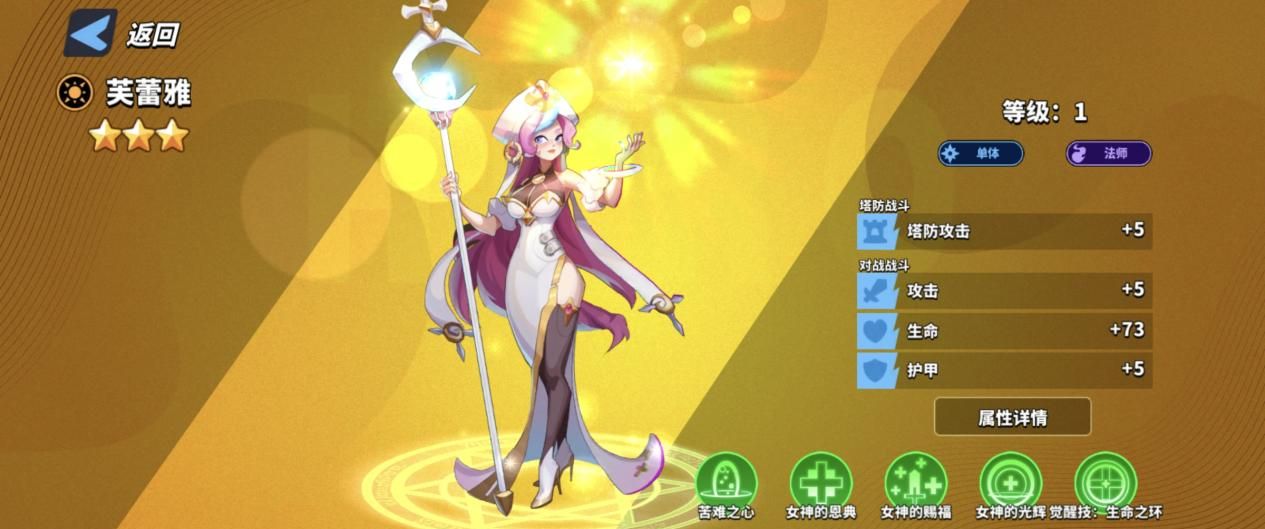Go back with the 返回 arrow button
This screenshot has width=1265, height=529.
point(91,33)
